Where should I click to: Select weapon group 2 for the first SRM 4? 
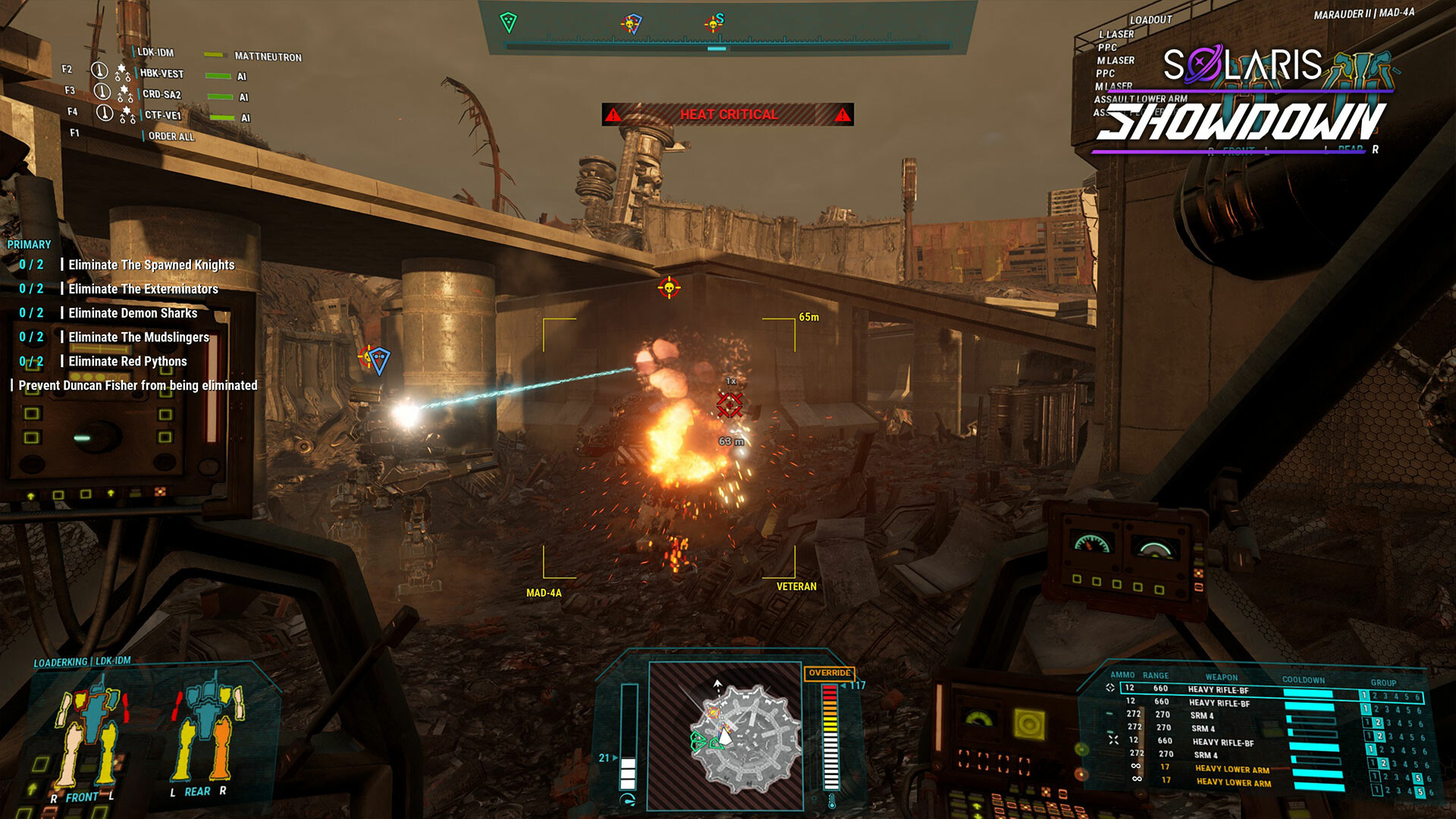(1378, 722)
